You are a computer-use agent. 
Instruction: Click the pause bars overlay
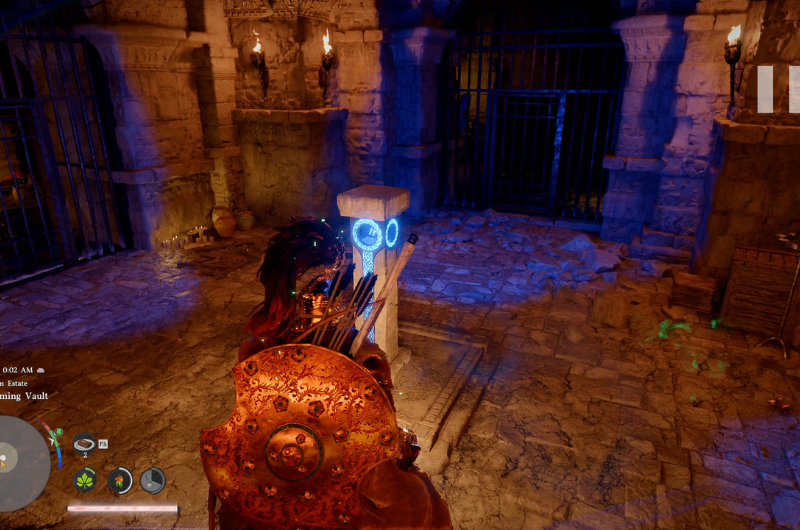779,89
